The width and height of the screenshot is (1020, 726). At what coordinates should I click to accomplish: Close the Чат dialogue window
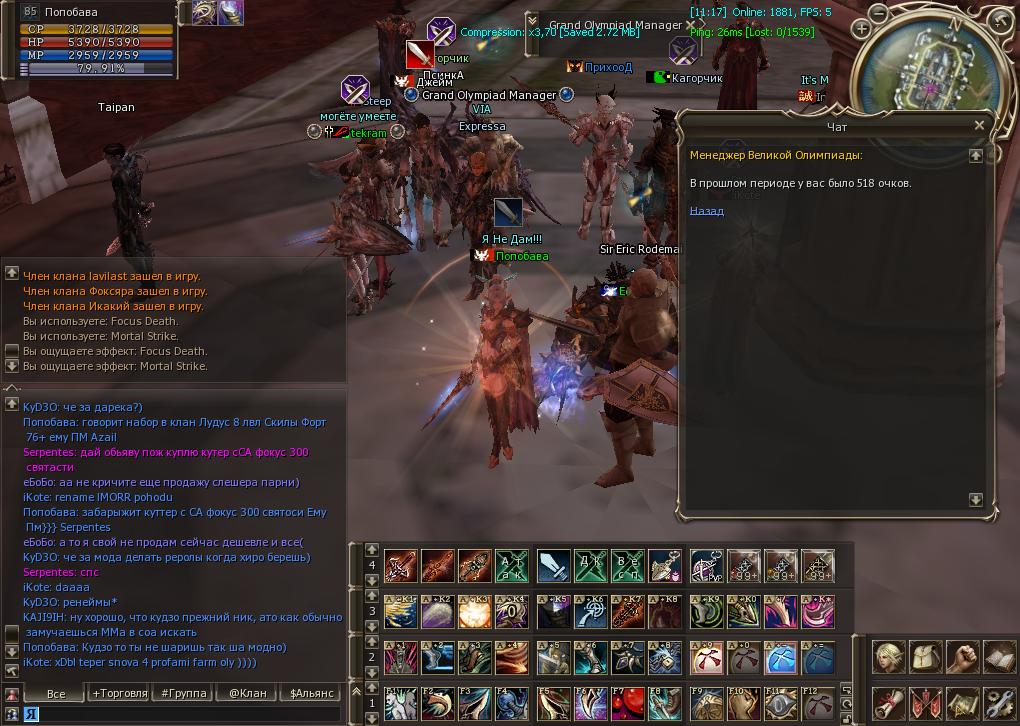pos(979,125)
